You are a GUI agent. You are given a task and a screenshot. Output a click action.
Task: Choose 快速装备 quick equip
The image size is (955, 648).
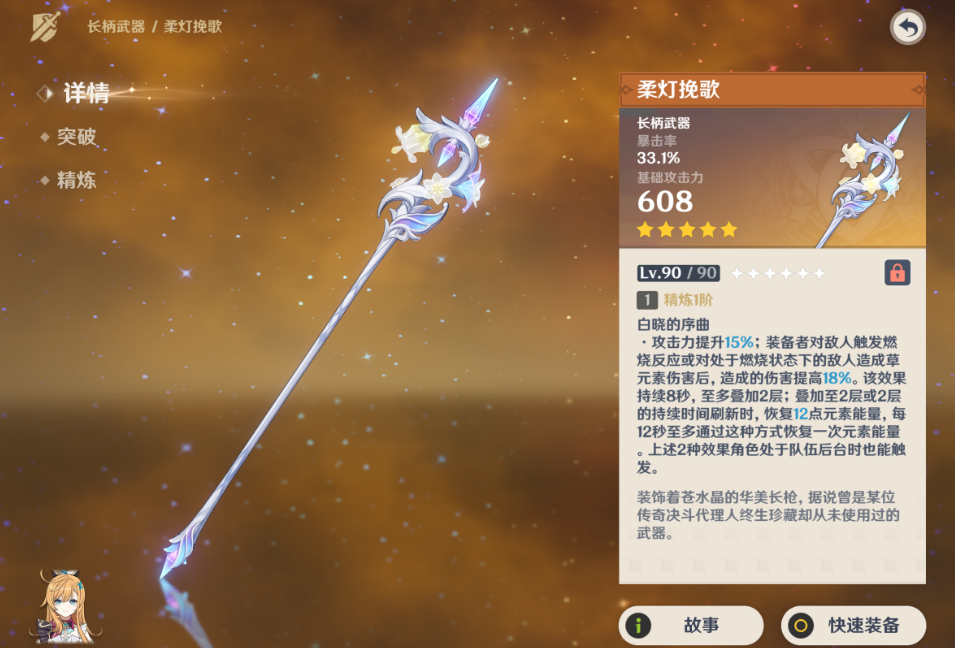(853, 626)
